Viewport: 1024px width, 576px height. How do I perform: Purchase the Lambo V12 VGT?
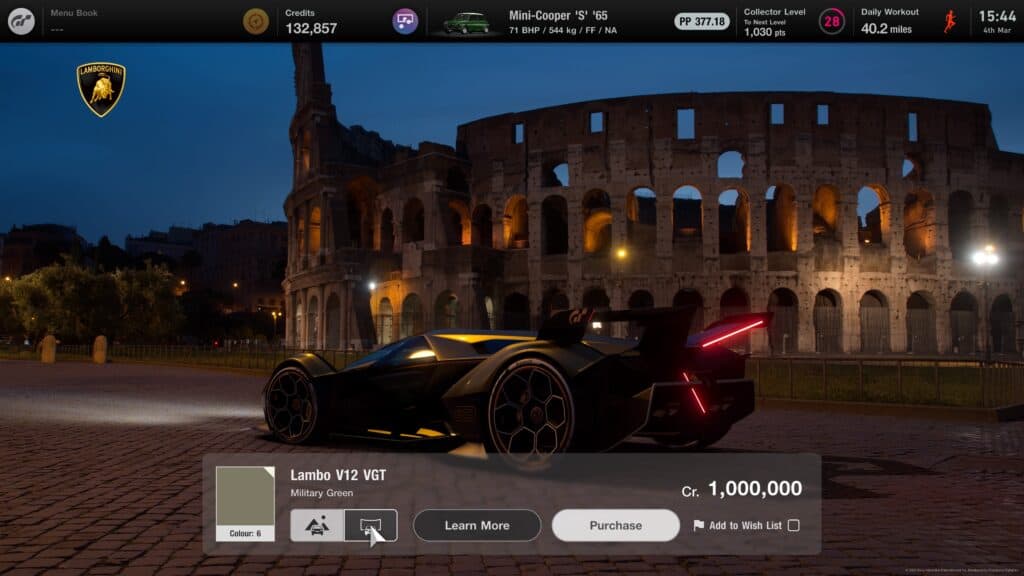(615, 525)
